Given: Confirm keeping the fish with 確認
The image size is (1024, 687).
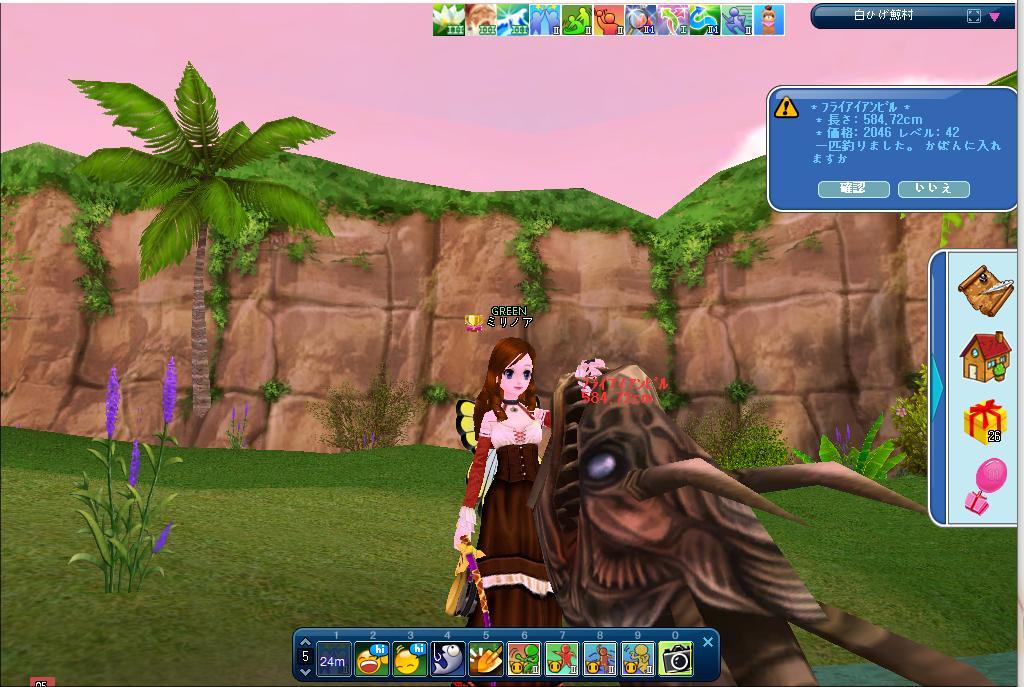Looking at the screenshot, I should click(853, 189).
